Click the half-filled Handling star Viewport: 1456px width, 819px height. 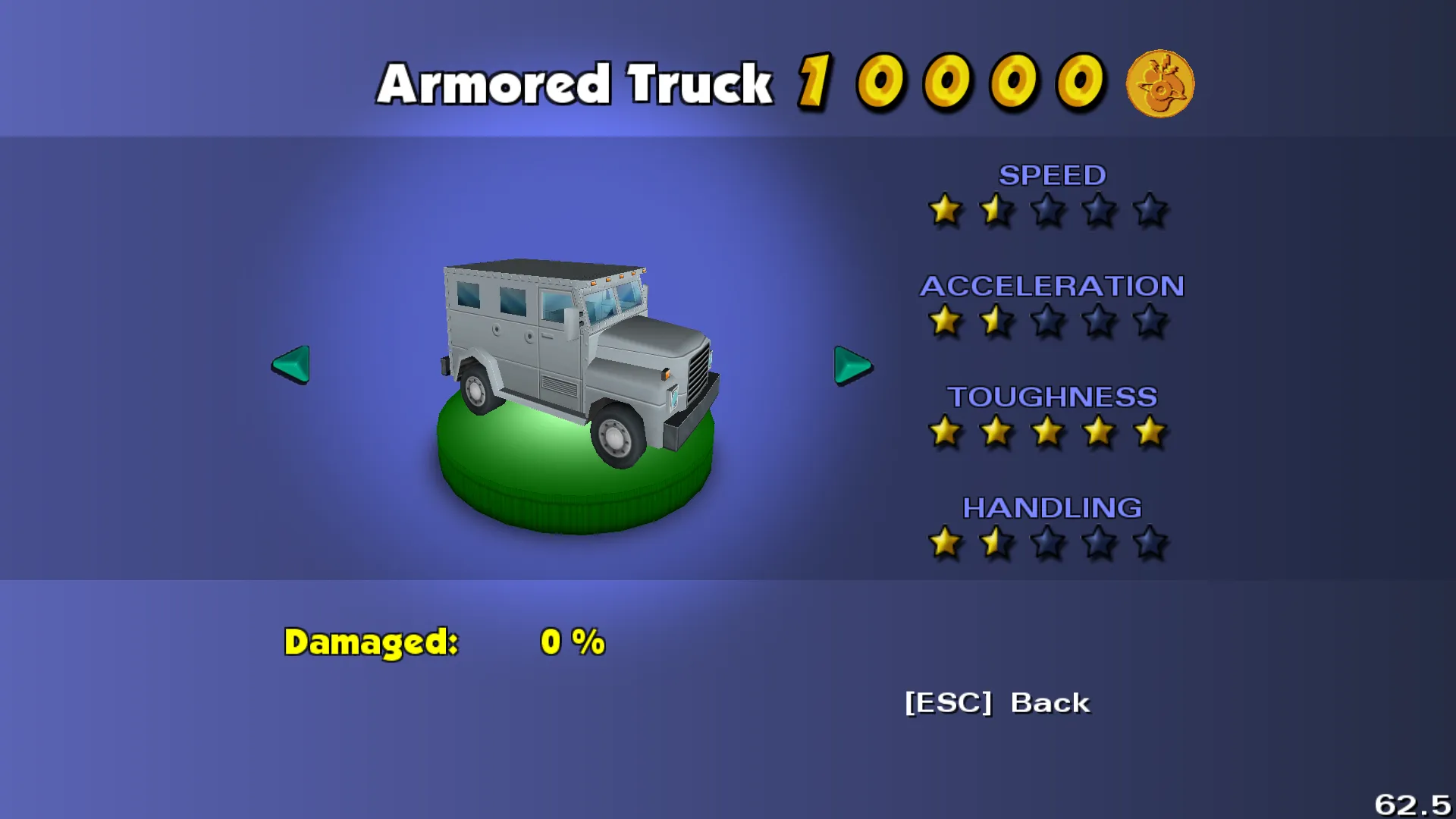tap(996, 542)
